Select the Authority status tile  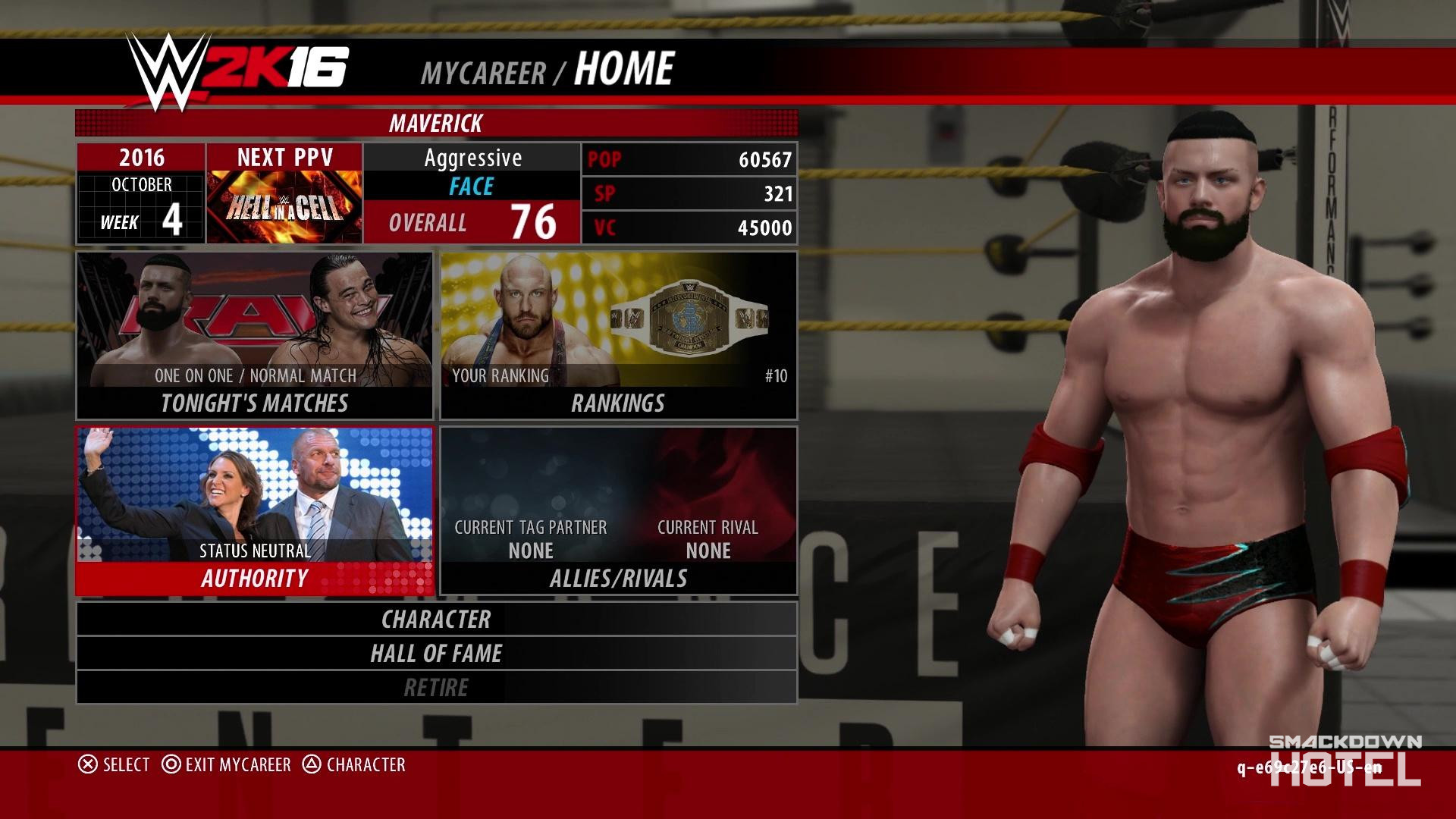tap(254, 508)
